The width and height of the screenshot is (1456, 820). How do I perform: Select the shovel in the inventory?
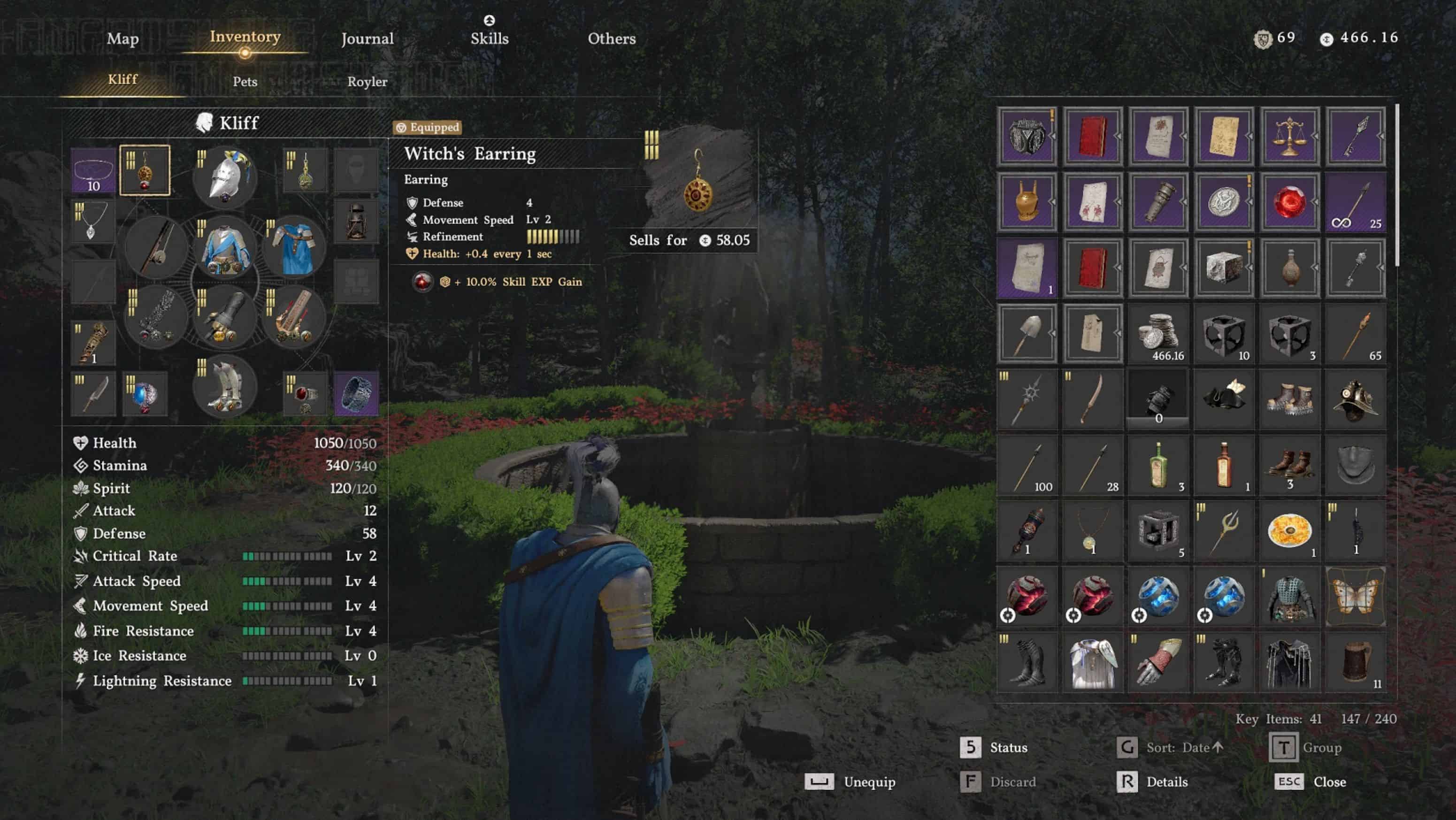pyautogui.click(x=1027, y=333)
